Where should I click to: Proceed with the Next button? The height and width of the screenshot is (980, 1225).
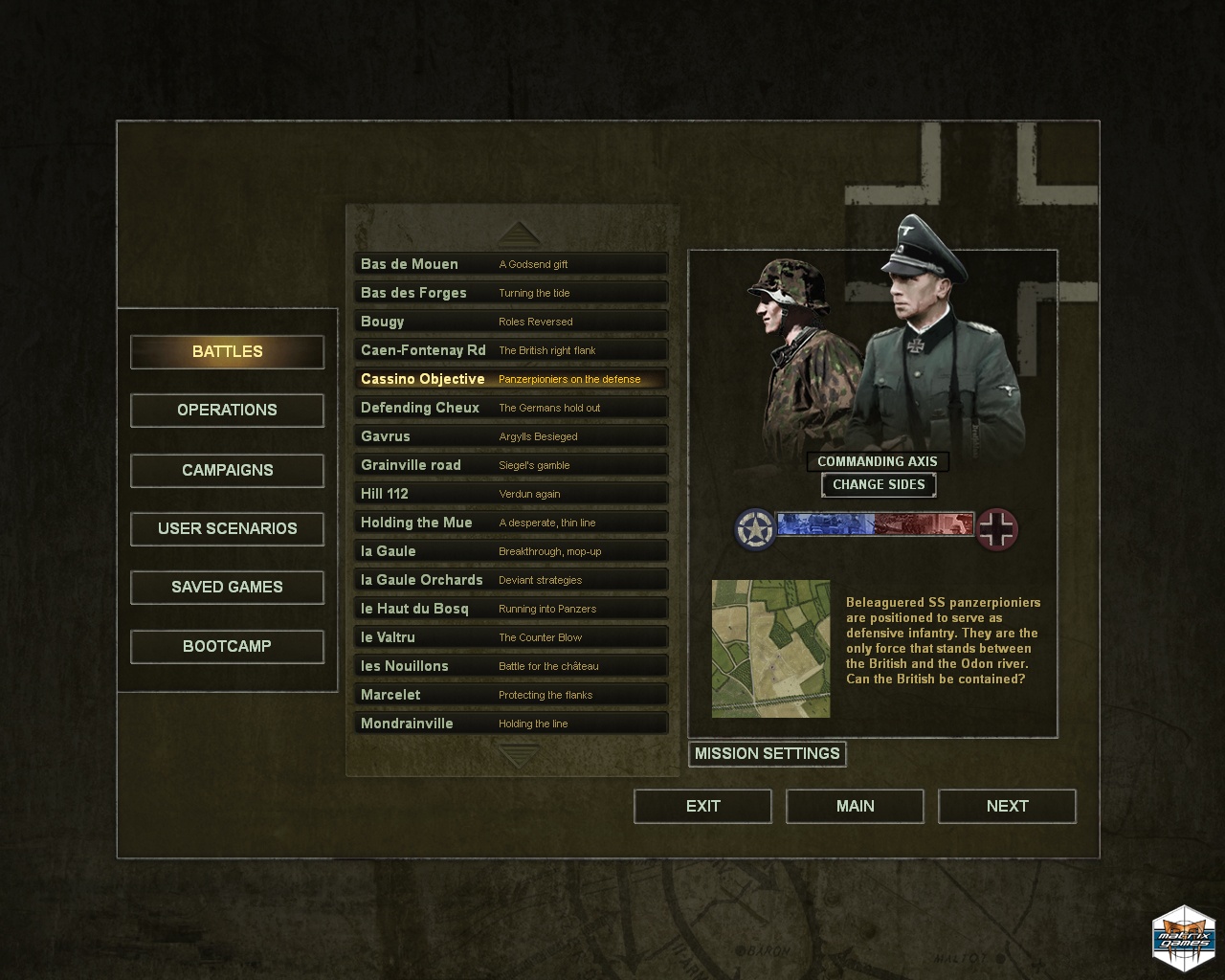click(x=1007, y=806)
